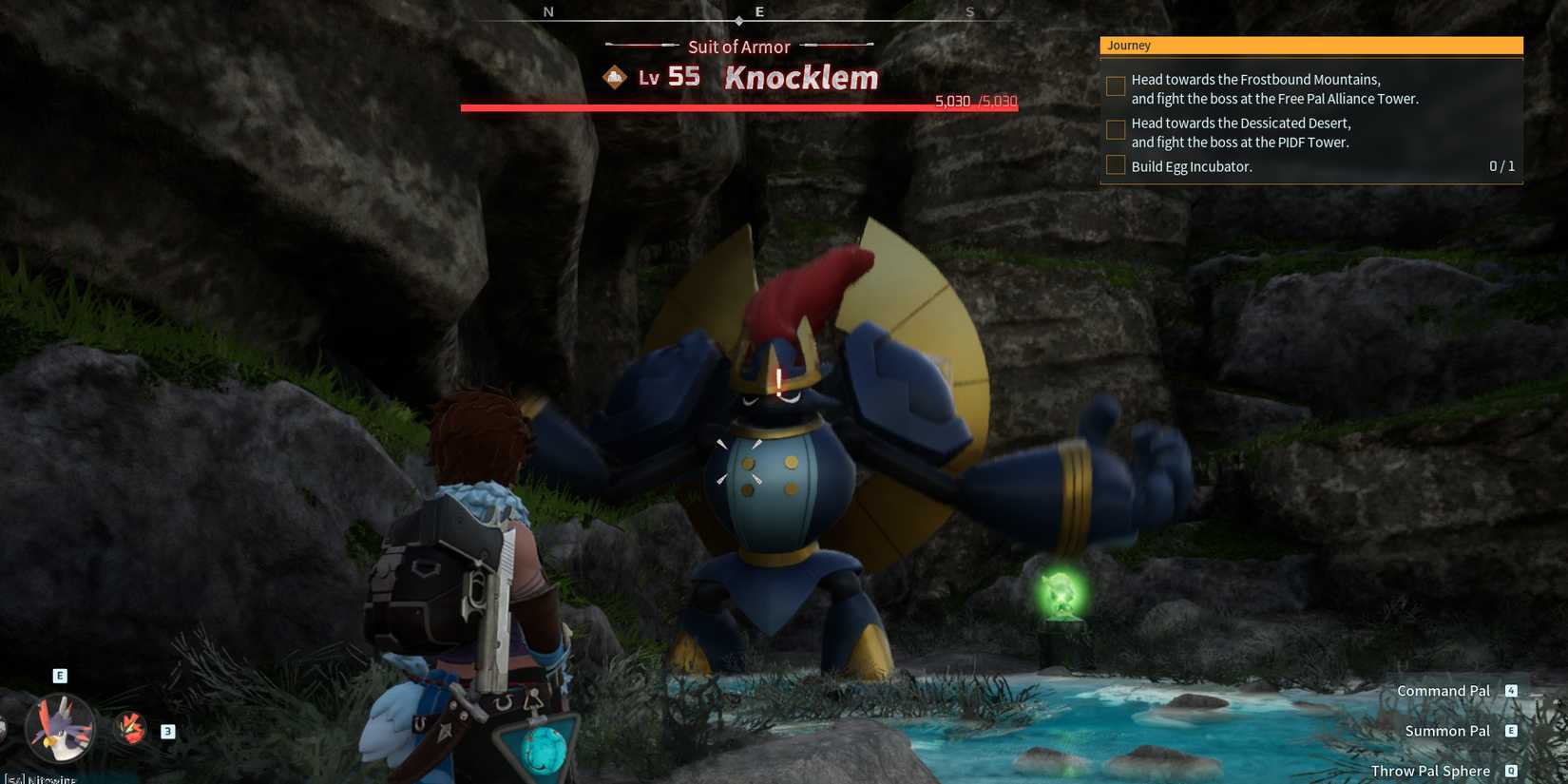The image size is (1568, 784).
Task: Collapse the Journey quest panel header
Action: coord(1311,45)
